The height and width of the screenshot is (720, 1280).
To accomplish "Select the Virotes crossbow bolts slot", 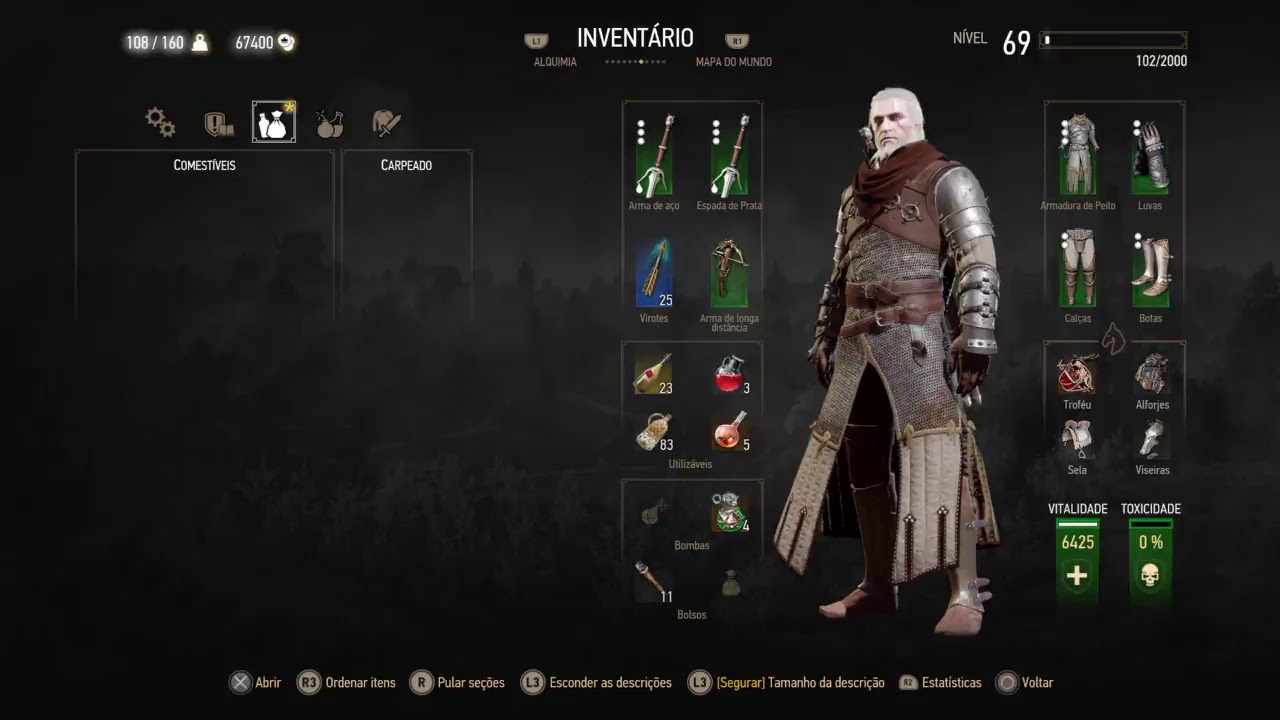I will 653,270.
